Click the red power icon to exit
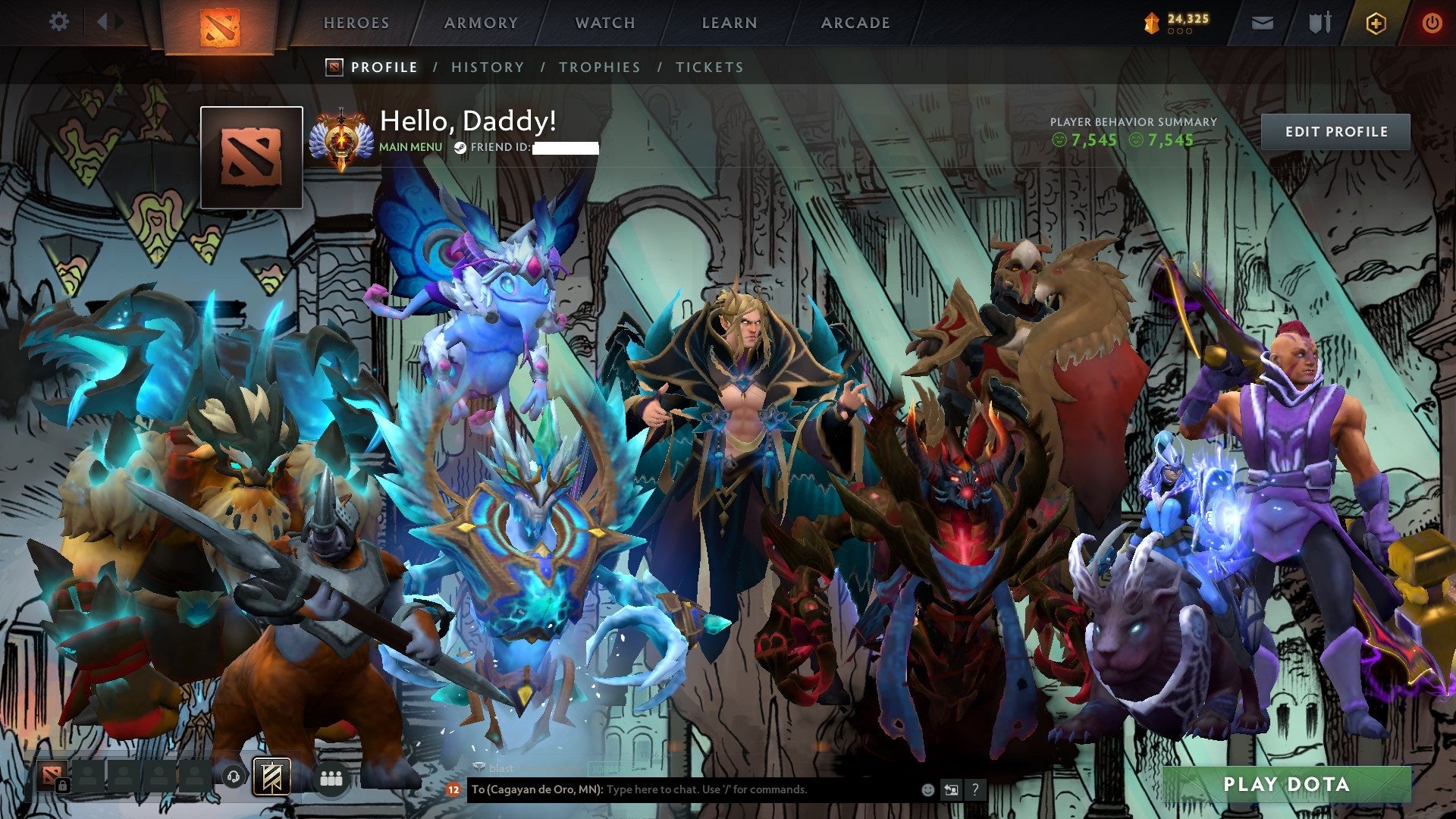The height and width of the screenshot is (819, 1456). pos(1432,24)
